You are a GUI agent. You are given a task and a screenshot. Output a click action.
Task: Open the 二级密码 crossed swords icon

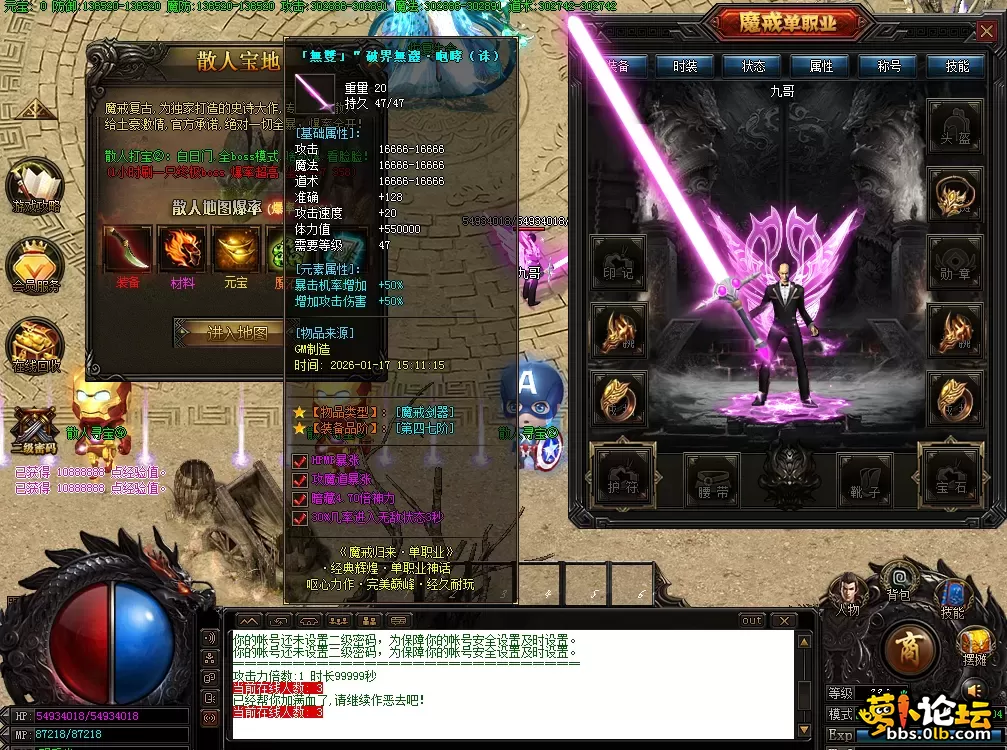point(35,428)
